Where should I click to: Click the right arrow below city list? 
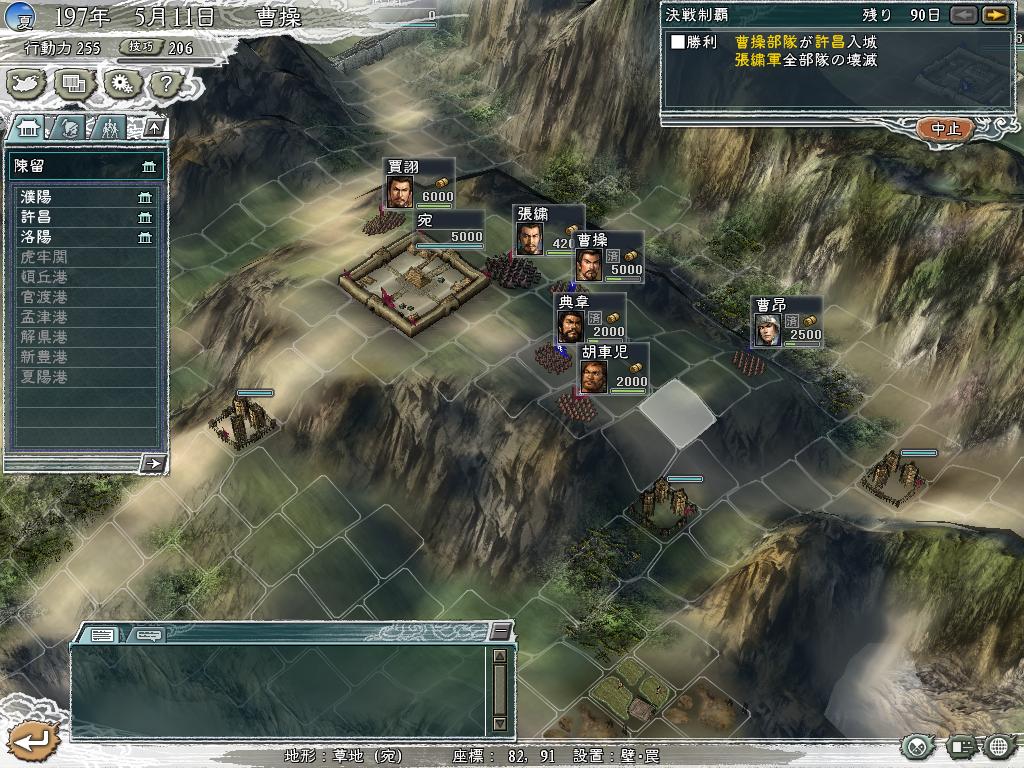tap(153, 463)
